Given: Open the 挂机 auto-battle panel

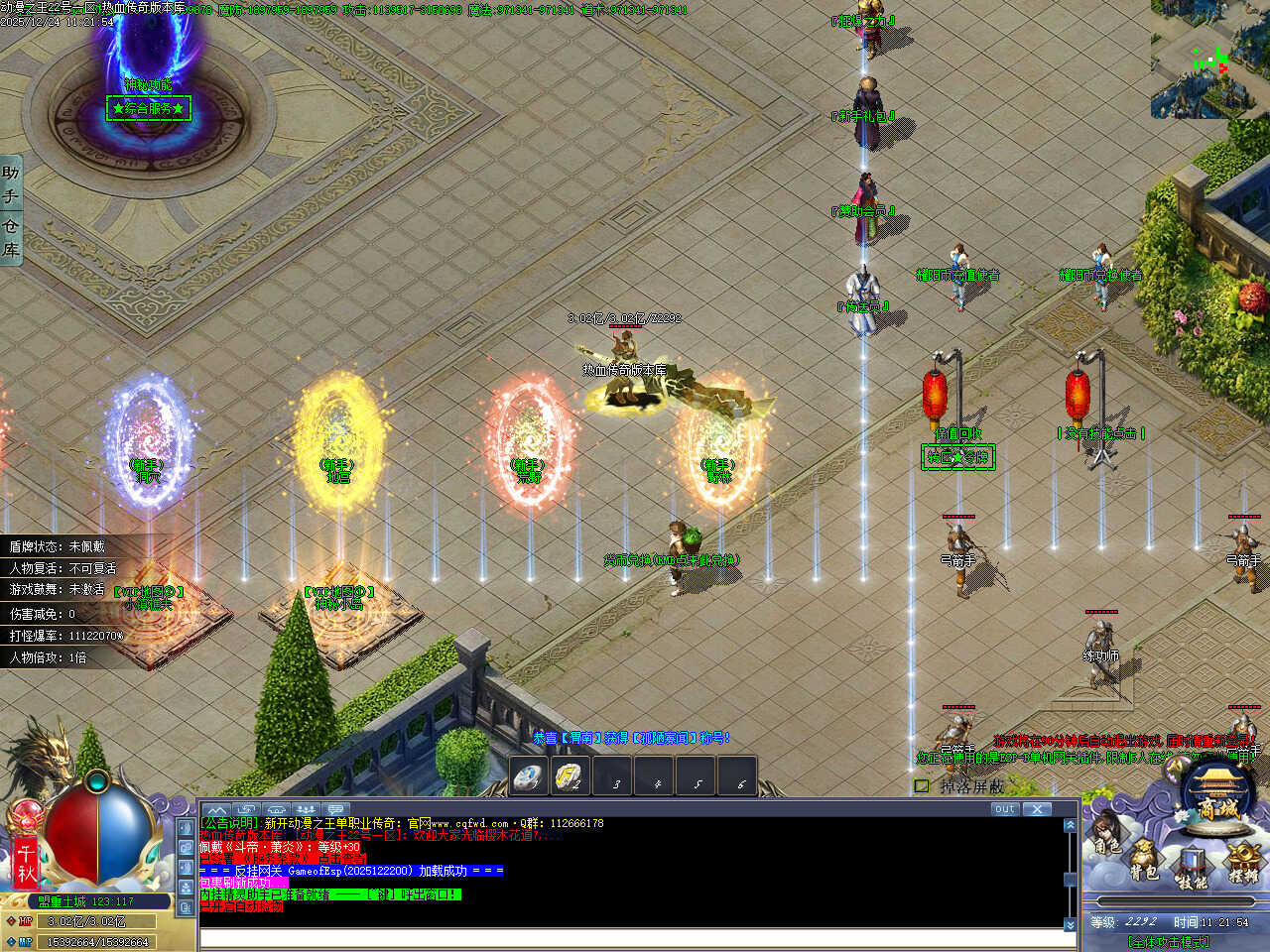Looking at the screenshot, I should pos(1241,861).
